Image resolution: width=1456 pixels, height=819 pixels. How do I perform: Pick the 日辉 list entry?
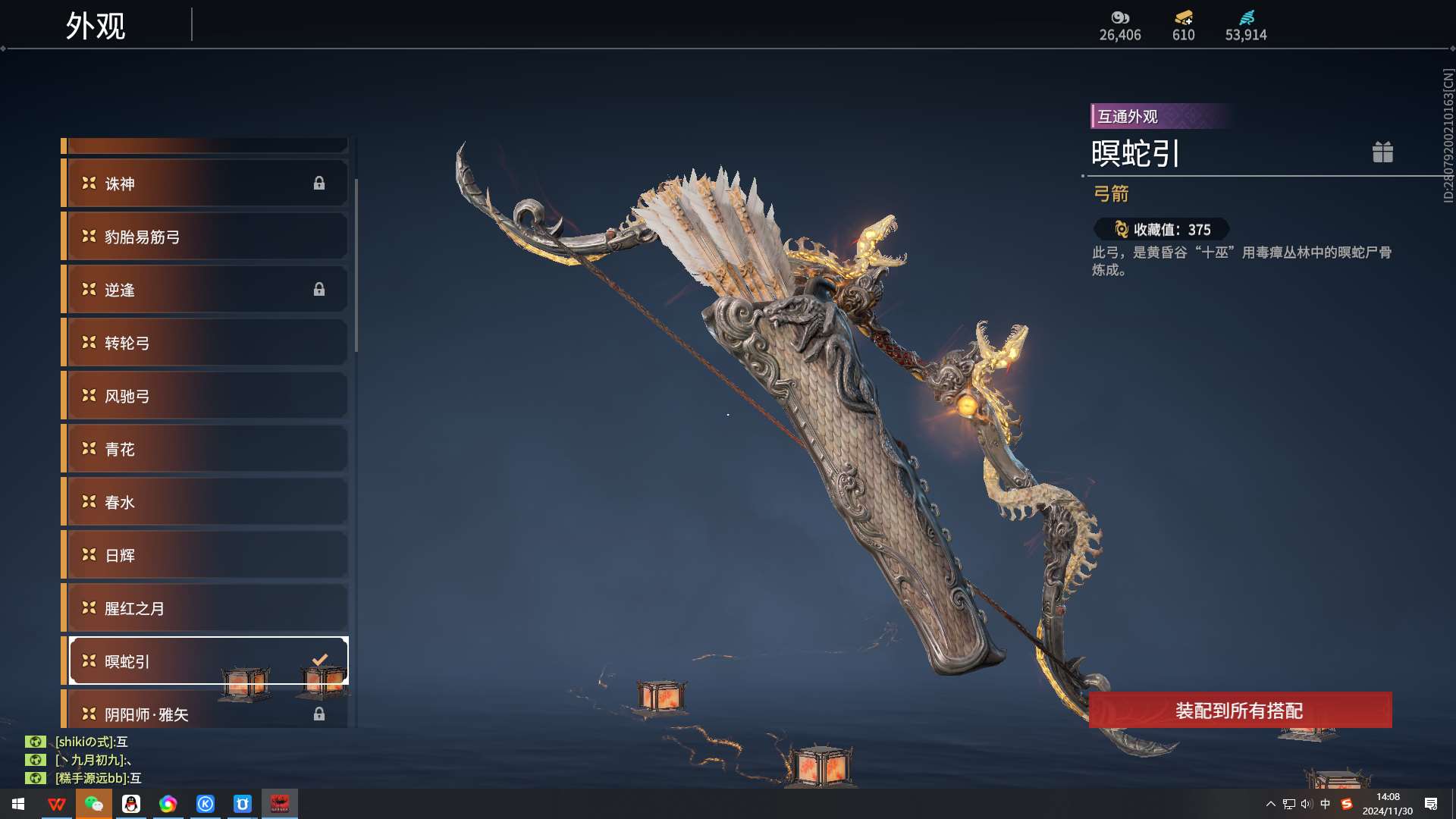pyautogui.click(x=205, y=555)
